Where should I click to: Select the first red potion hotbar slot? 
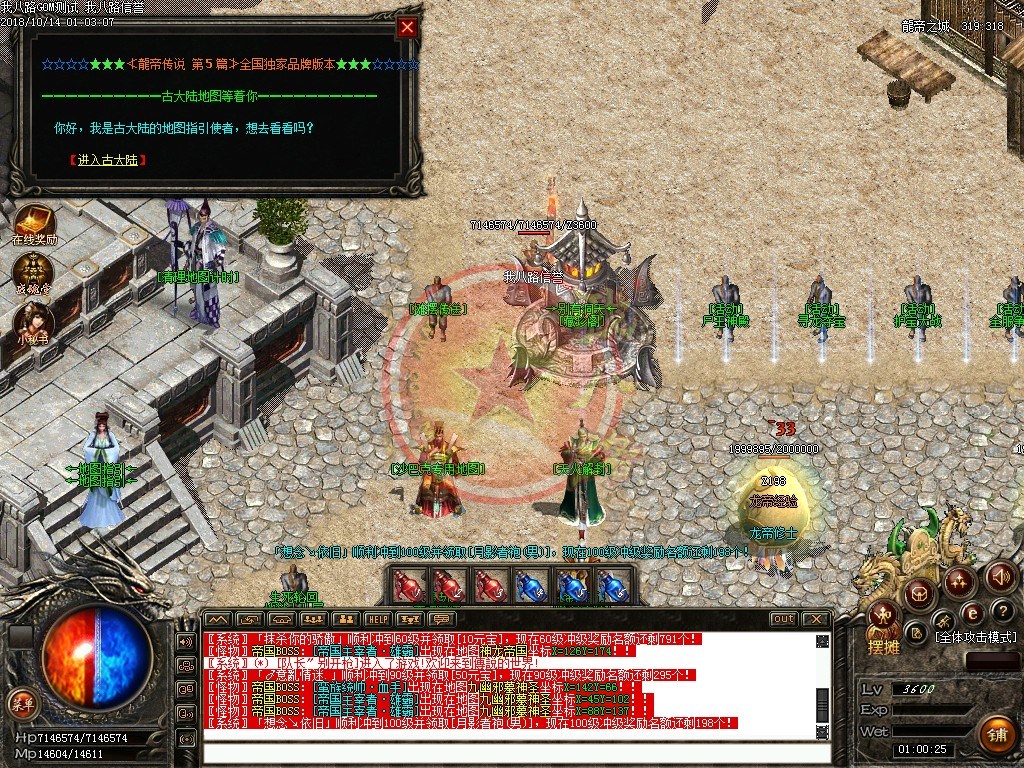pyautogui.click(x=407, y=586)
